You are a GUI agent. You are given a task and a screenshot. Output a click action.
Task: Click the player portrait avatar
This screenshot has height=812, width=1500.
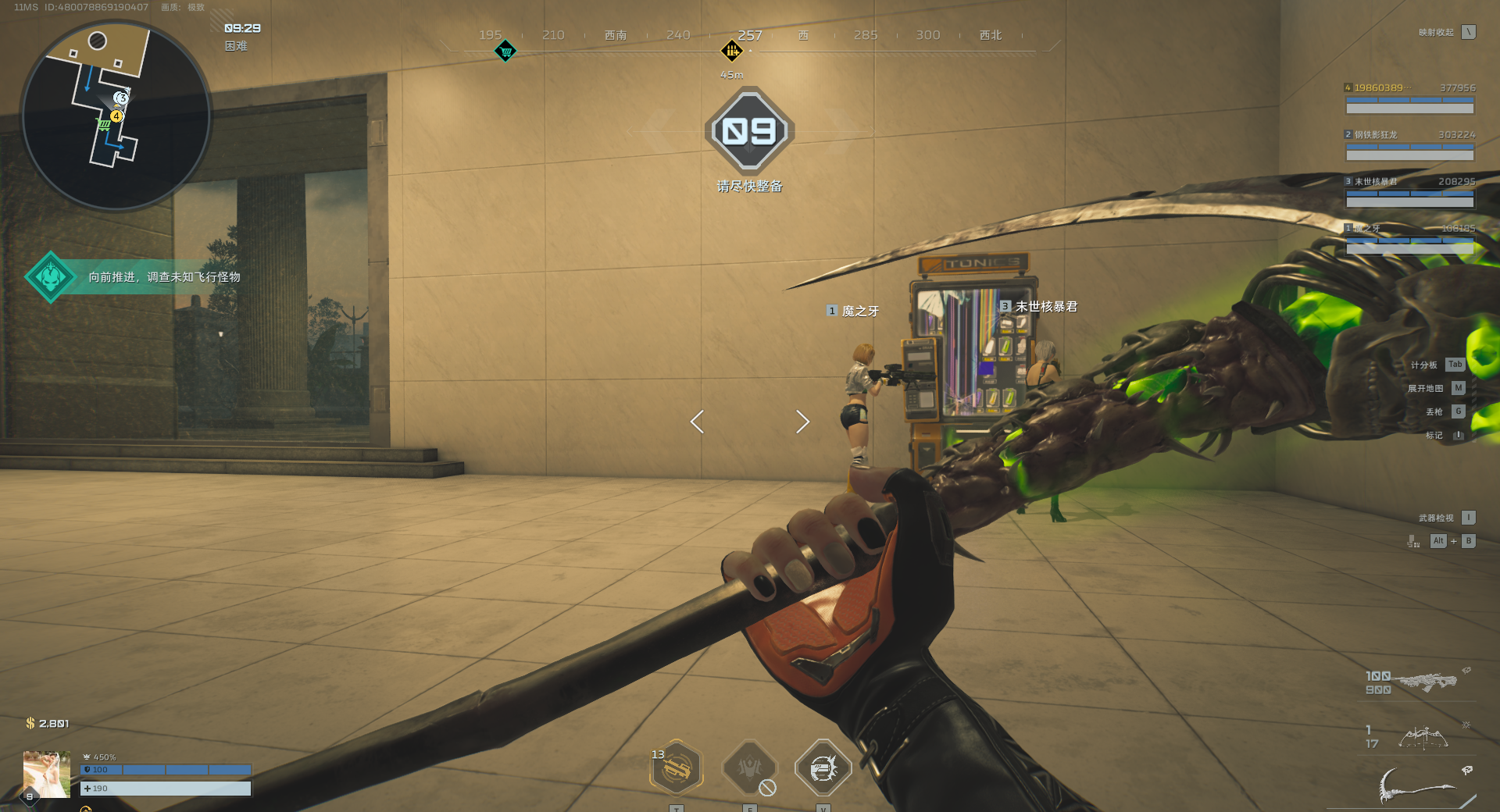(x=47, y=774)
